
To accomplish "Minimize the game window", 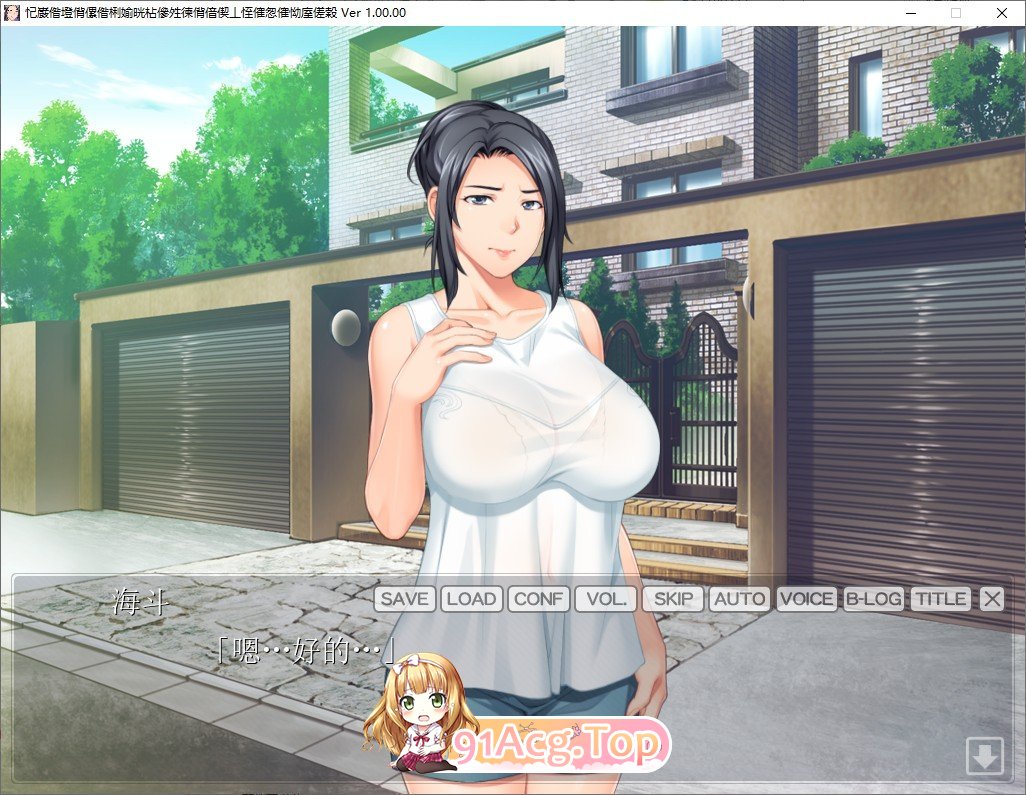I will pyautogui.click(x=911, y=13).
